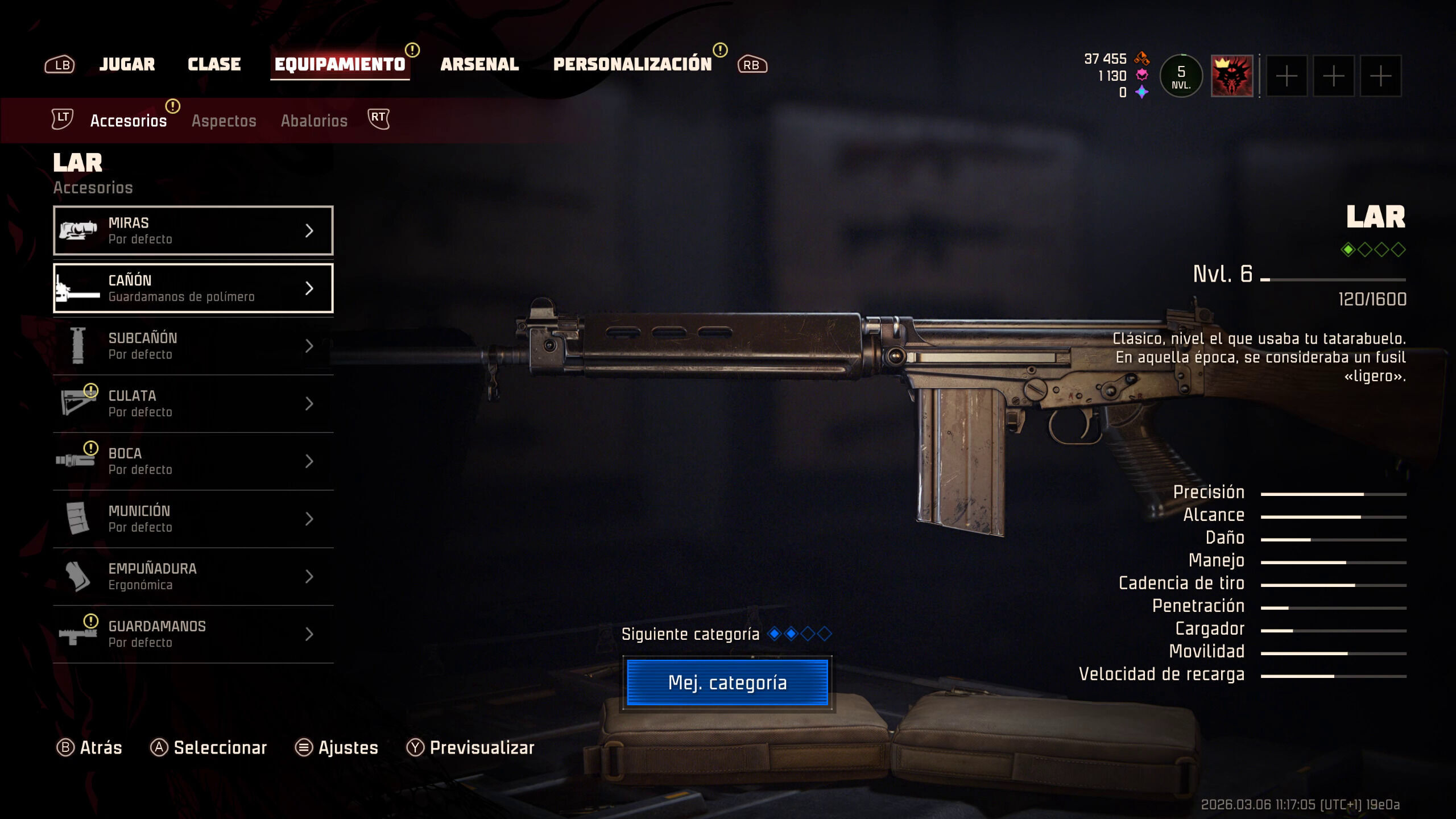
Task: Switch to the JUGAR tab
Action: click(x=127, y=64)
